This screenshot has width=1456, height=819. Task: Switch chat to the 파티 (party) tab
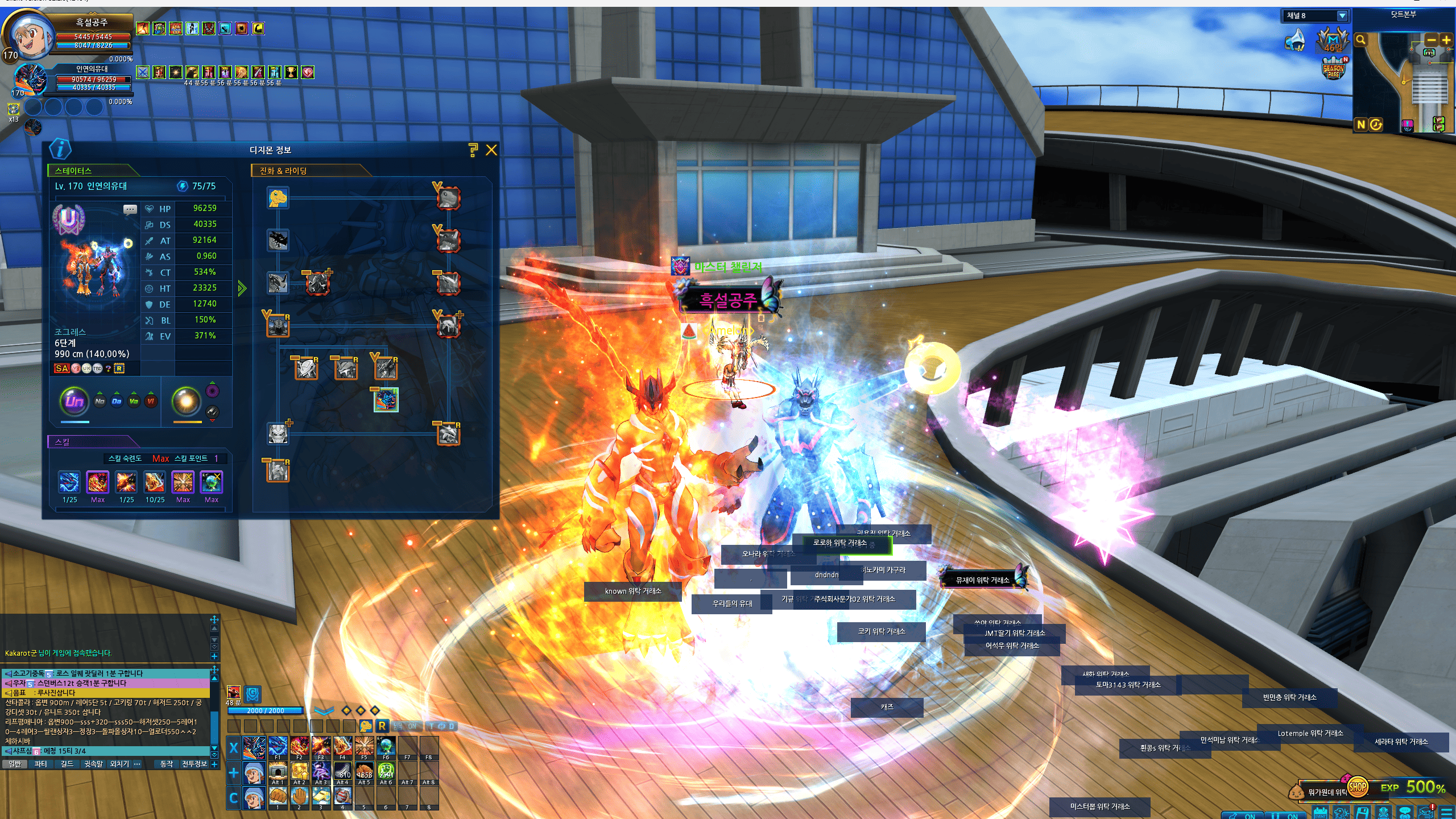click(x=40, y=764)
